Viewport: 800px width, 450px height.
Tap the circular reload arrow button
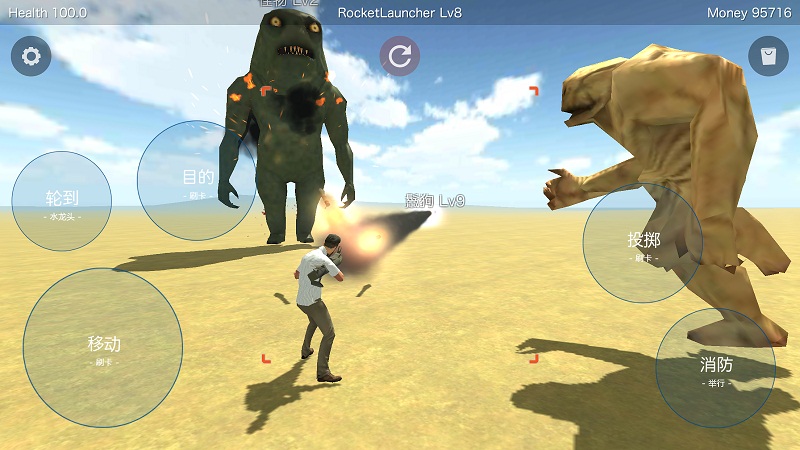pyautogui.click(x=400, y=56)
